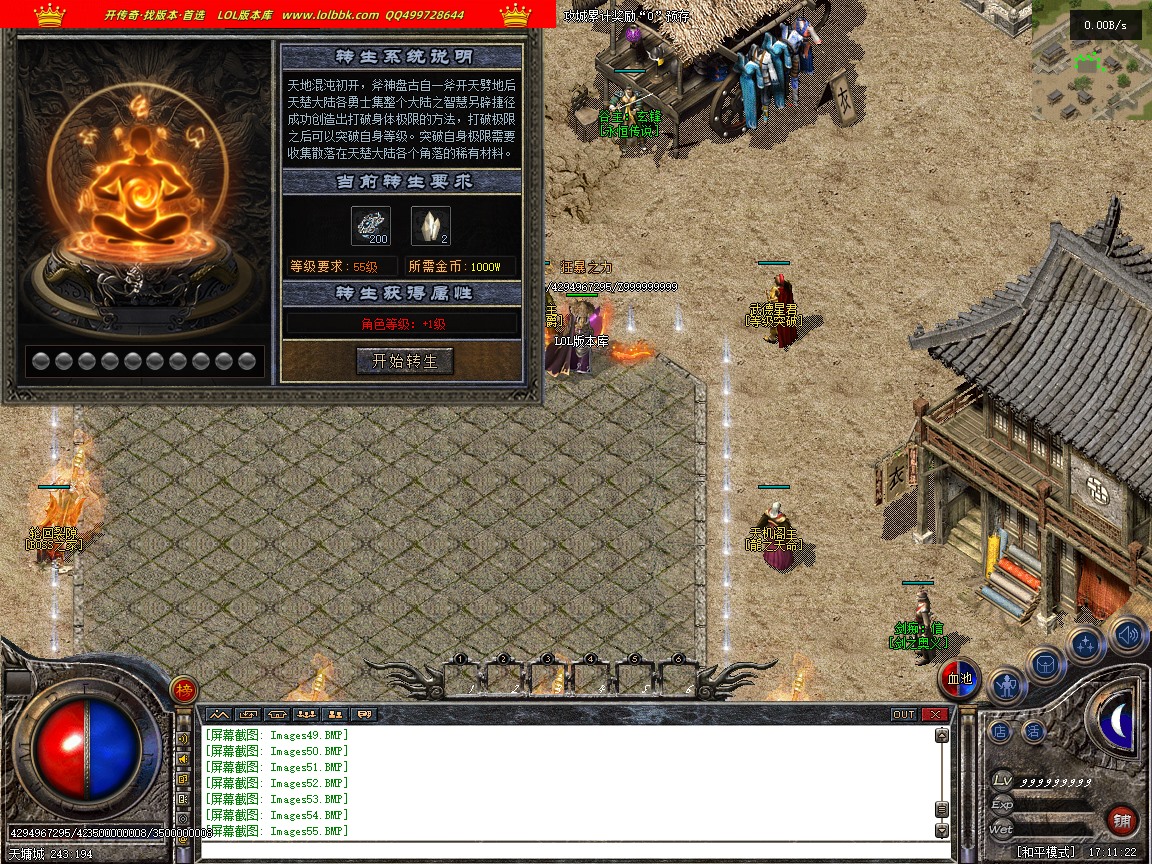Open the 店 shop button
1152x864 pixels.
click(x=1001, y=732)
